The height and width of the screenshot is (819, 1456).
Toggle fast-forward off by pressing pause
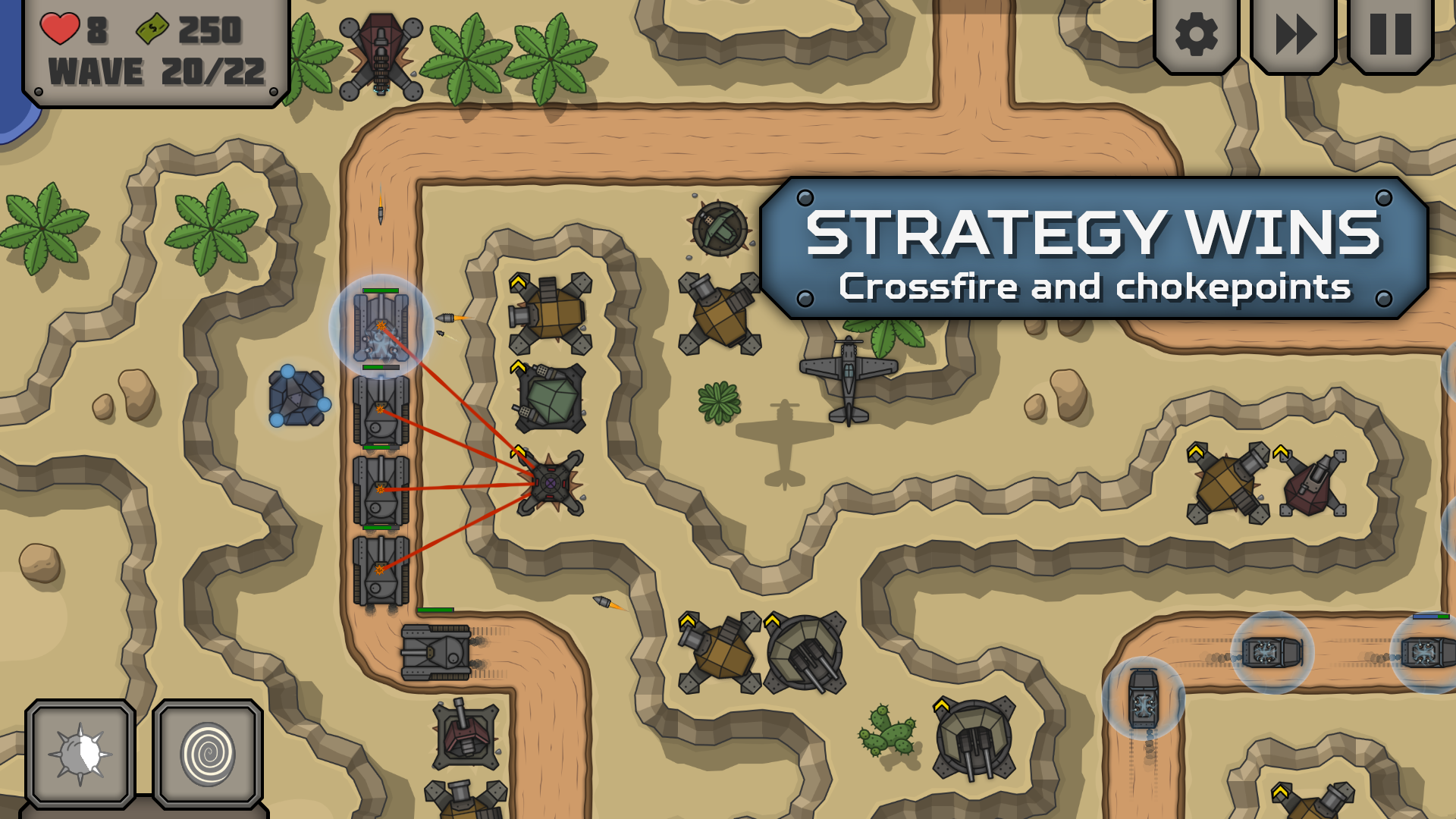pos(1389,34)
